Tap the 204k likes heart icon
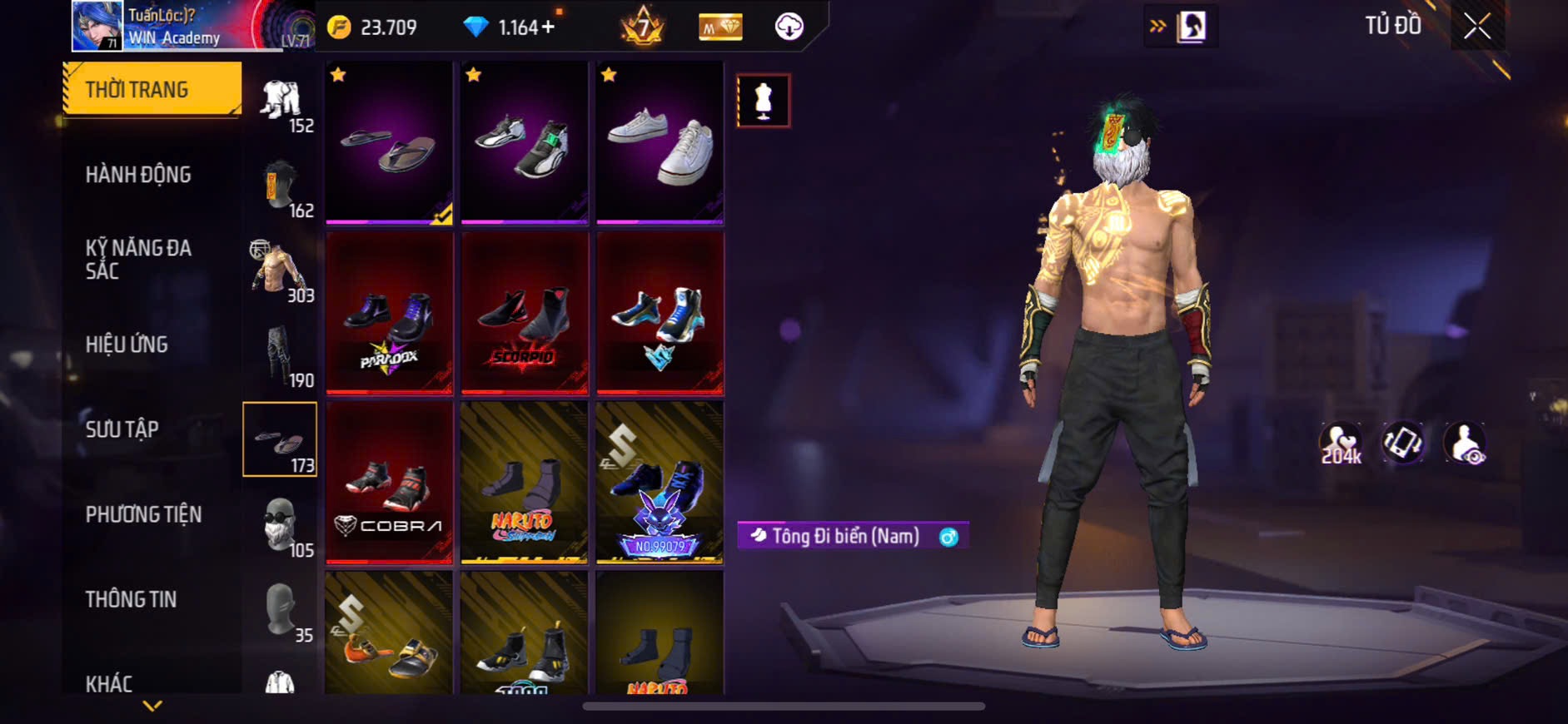The height and width of the screenshot is (724, 1568). pyautogui.click(x=1340, y=444)
